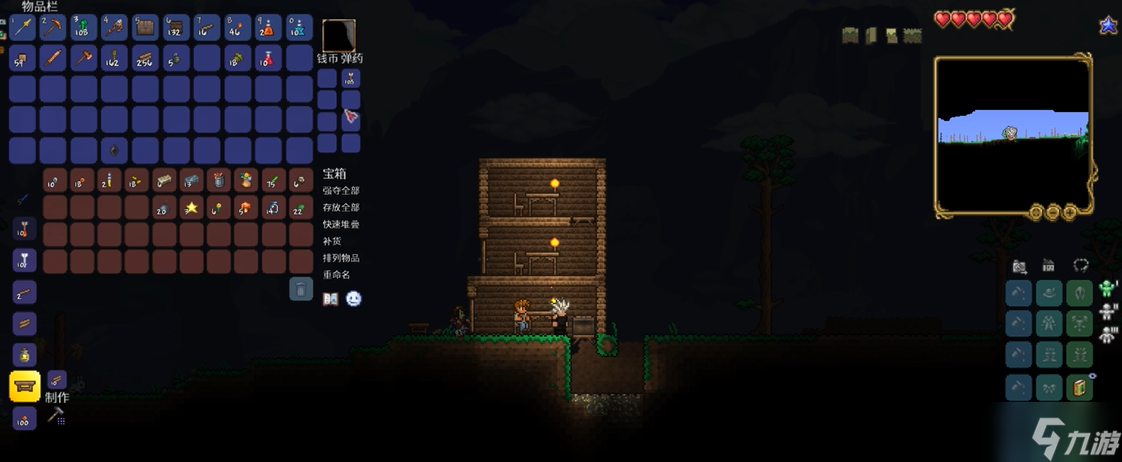Click 强夺全部 (Loot All) chest option

point(341,191)
